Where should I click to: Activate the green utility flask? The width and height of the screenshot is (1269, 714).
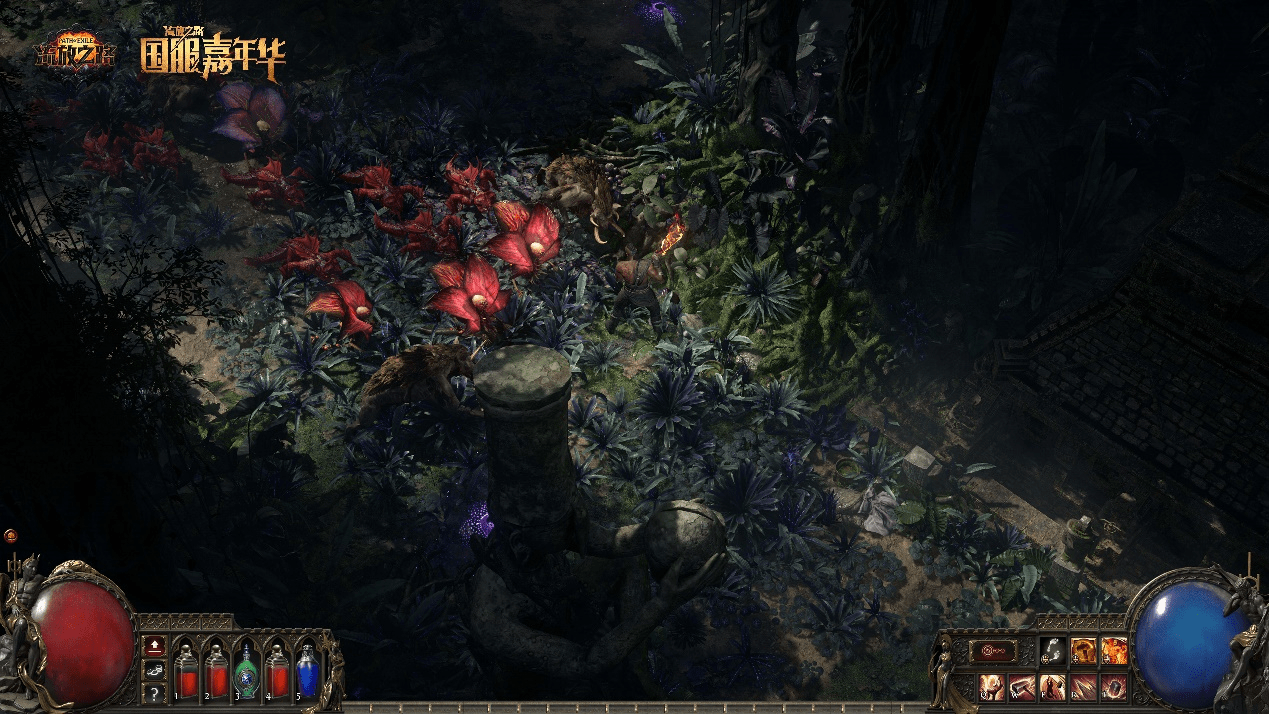246,668
